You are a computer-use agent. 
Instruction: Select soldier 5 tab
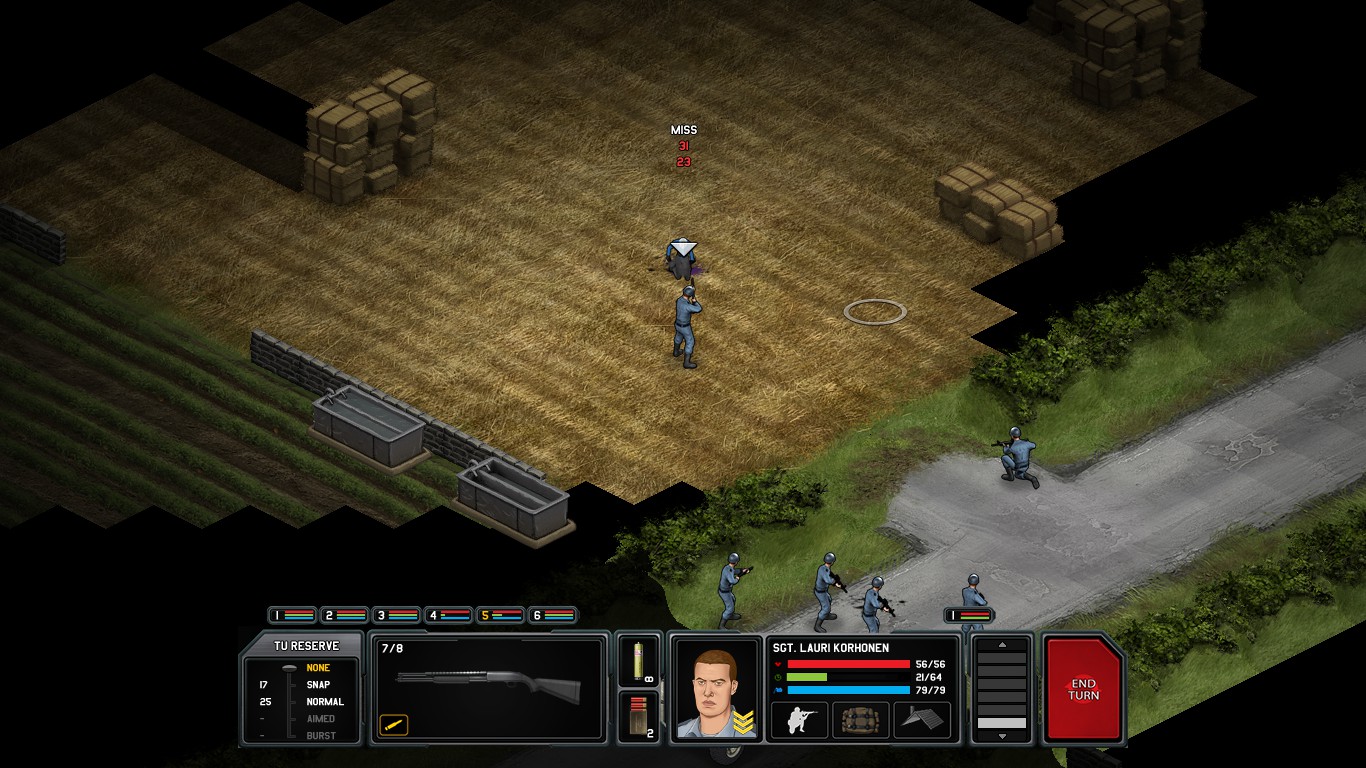[x=500, y=615]
